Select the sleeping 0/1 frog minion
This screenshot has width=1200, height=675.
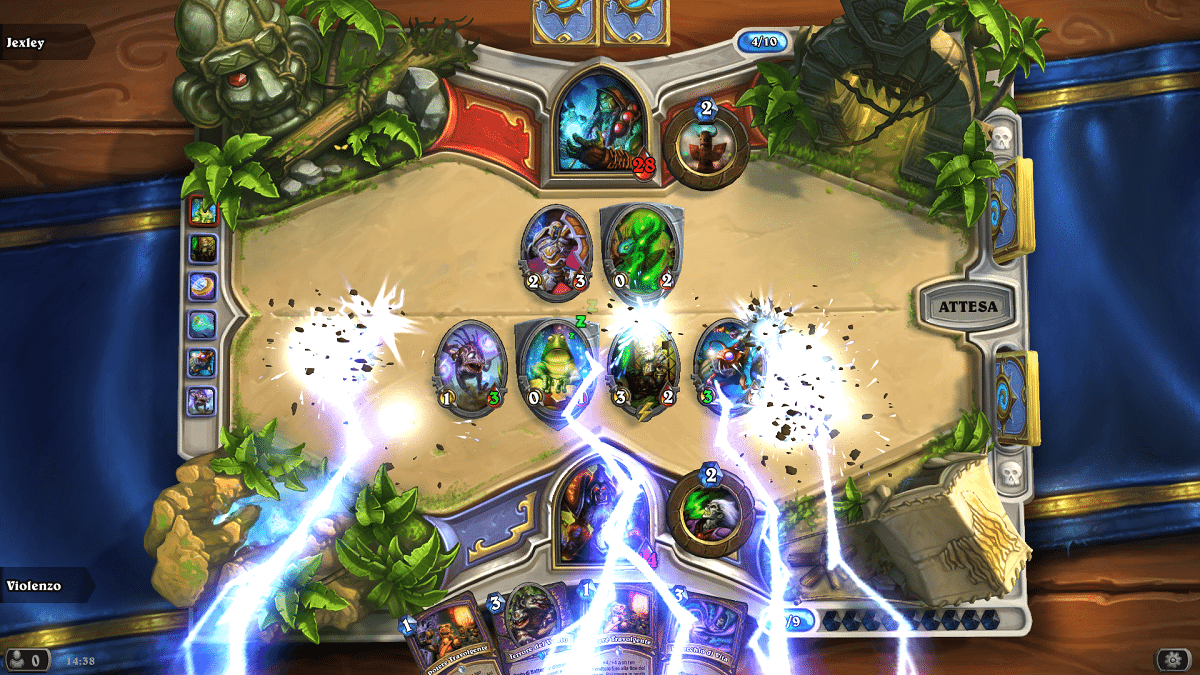pos(552,367)
